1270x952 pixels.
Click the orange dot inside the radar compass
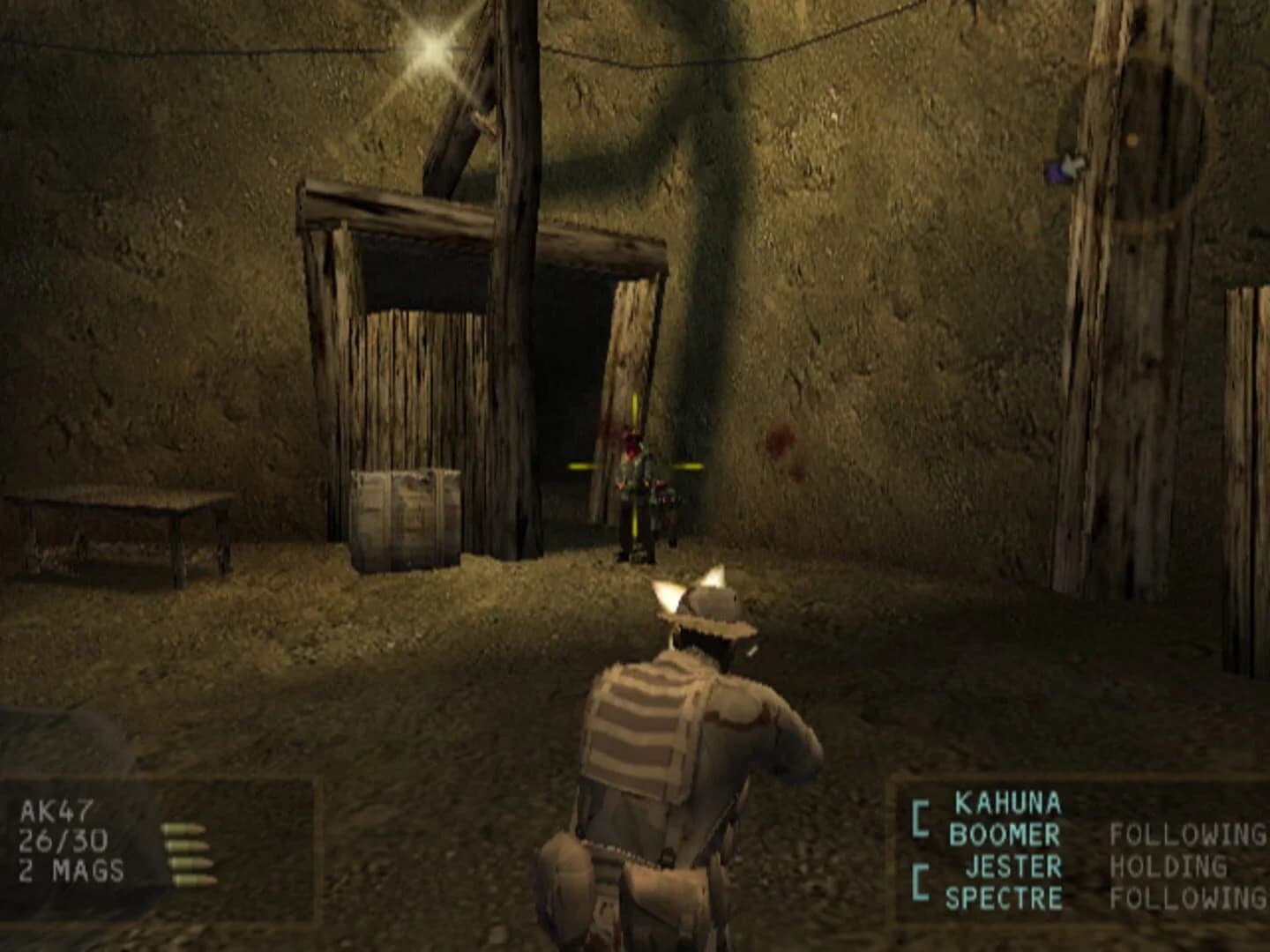(x=1132, y=140)
